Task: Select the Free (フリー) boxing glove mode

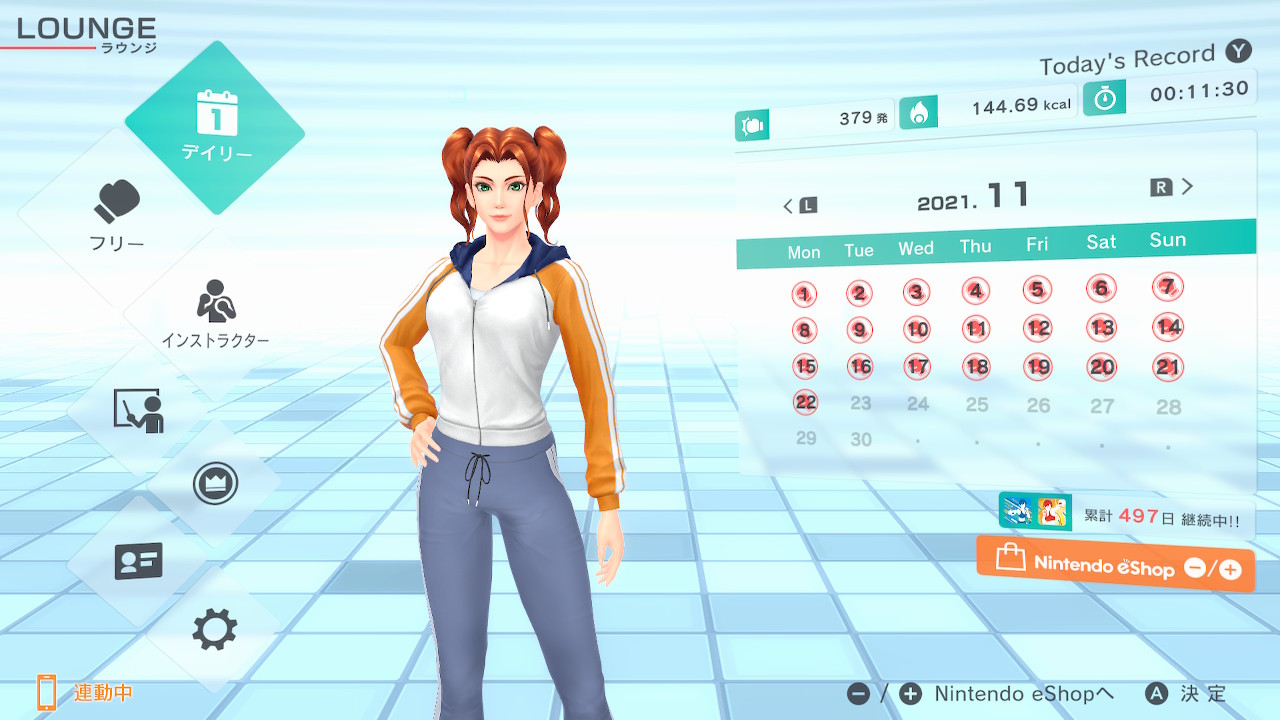Action: pyautogui.click(x=118, y=214)
